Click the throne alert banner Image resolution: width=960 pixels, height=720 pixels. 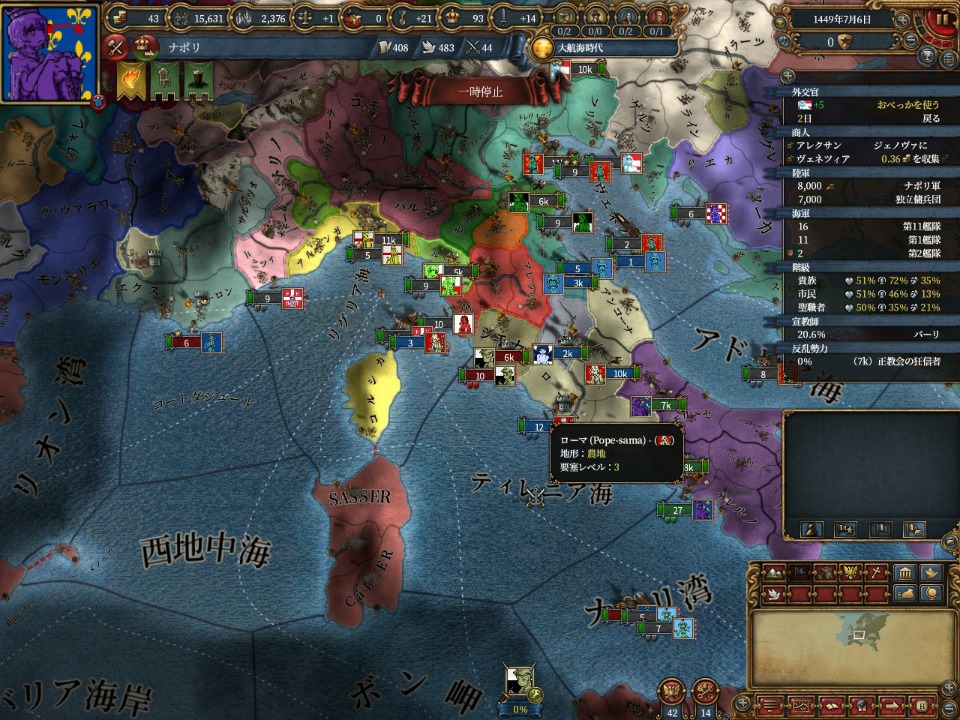coord(164,80)
